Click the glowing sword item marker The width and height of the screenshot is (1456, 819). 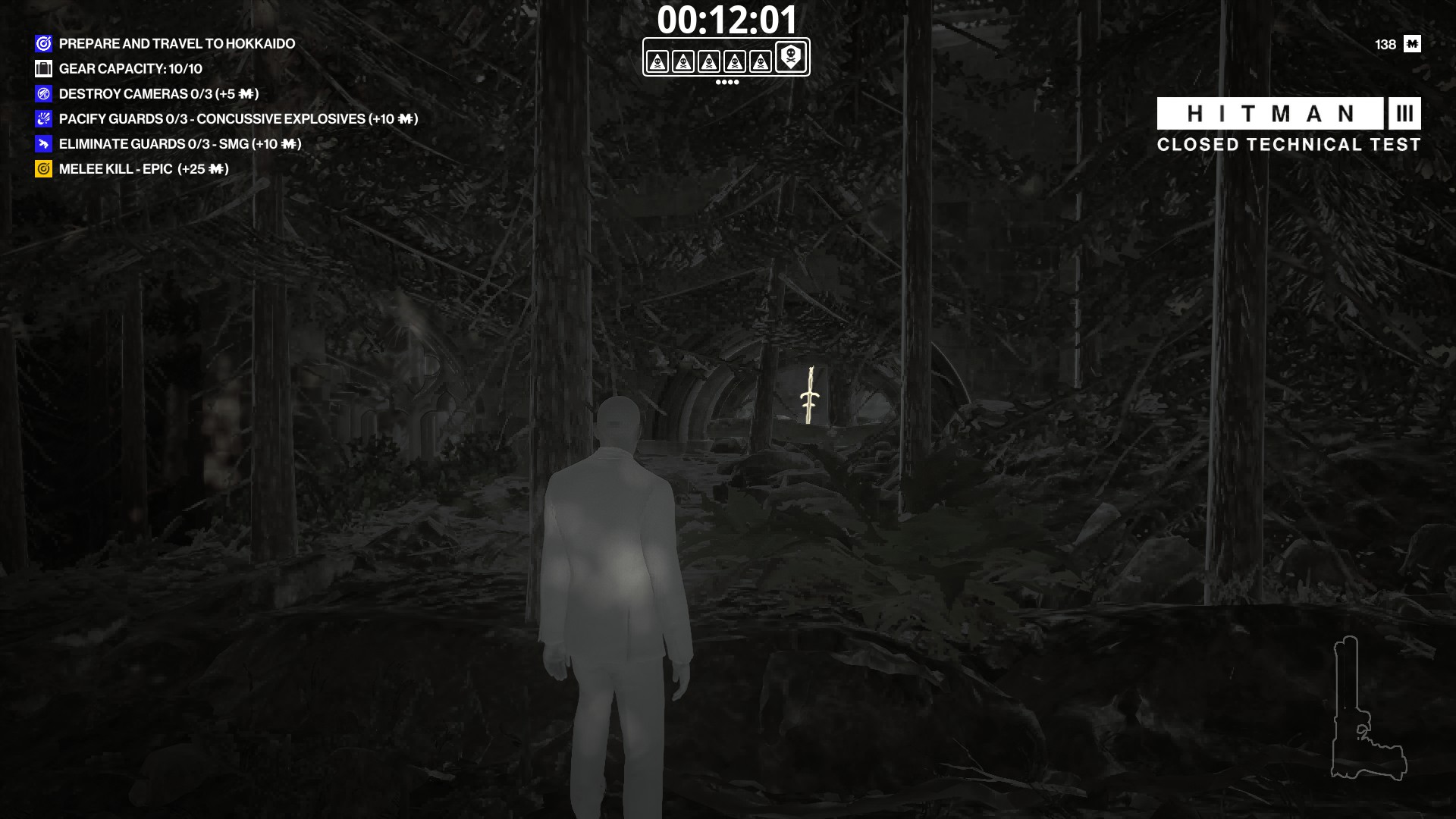coord(810,396)
